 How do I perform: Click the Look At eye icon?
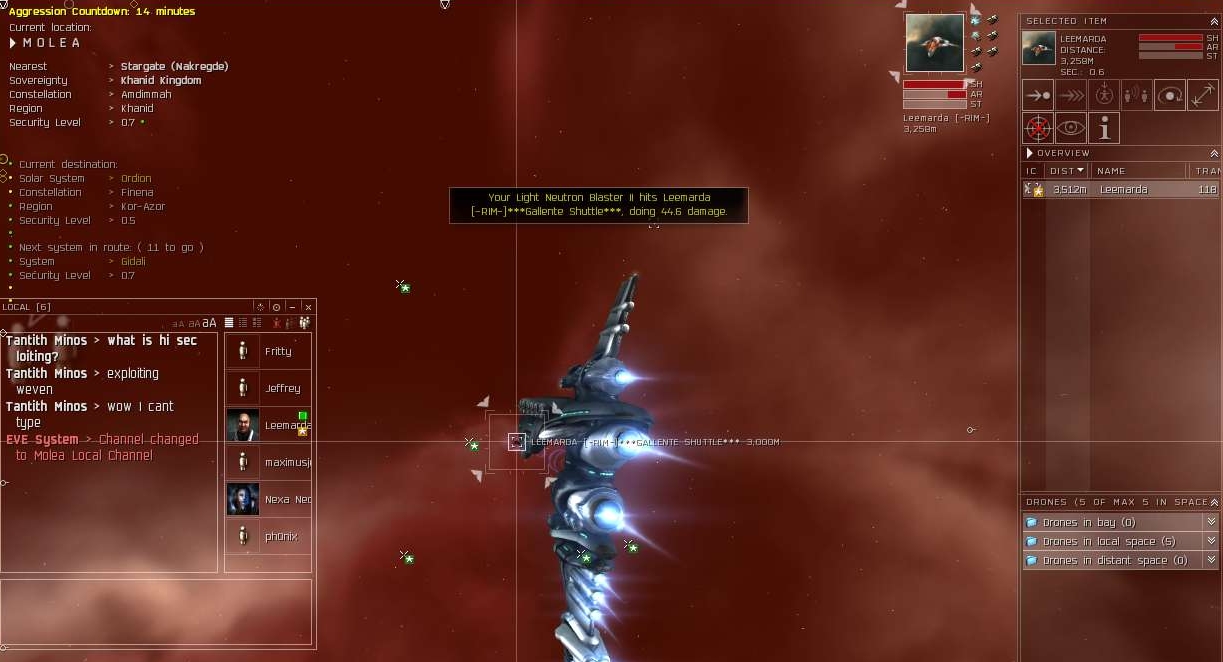[1071, 128]
